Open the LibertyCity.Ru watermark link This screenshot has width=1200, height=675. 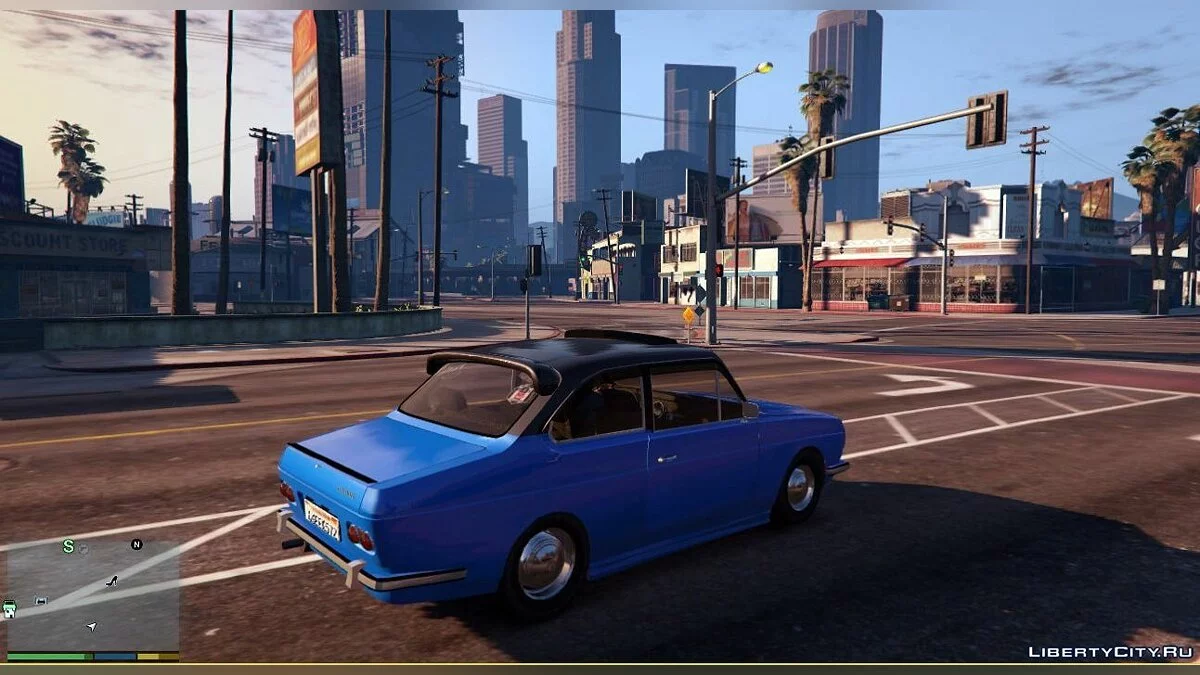(1110, 652)
